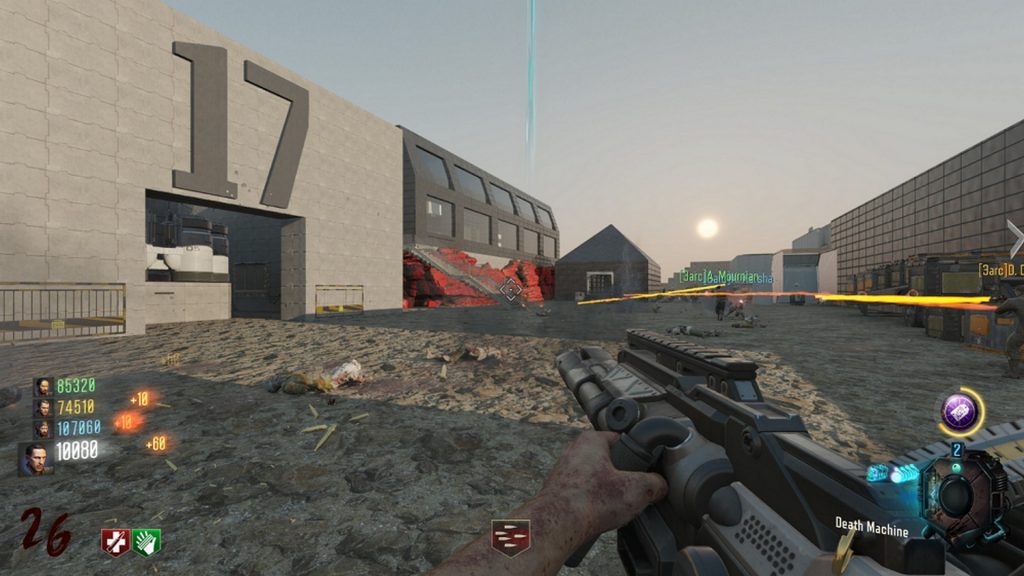Viewport: 1024px width, 576px height.
Task: Activate the purple GobbleGum icon
Action: [x=959, y=411]
